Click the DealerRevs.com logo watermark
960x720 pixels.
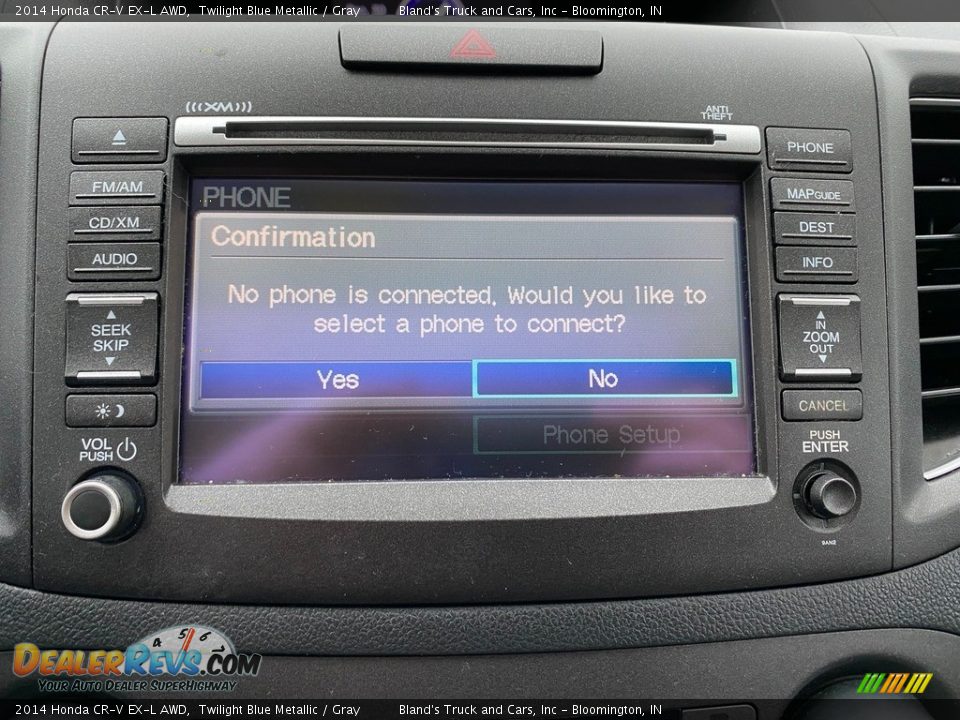pos(135,660)
